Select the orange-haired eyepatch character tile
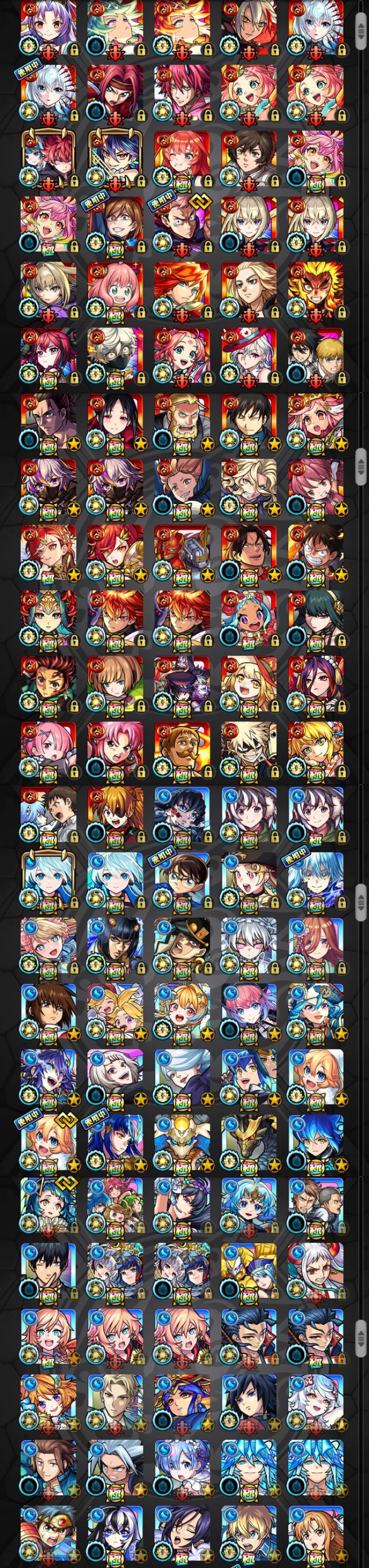 click(x=115, y=814)
